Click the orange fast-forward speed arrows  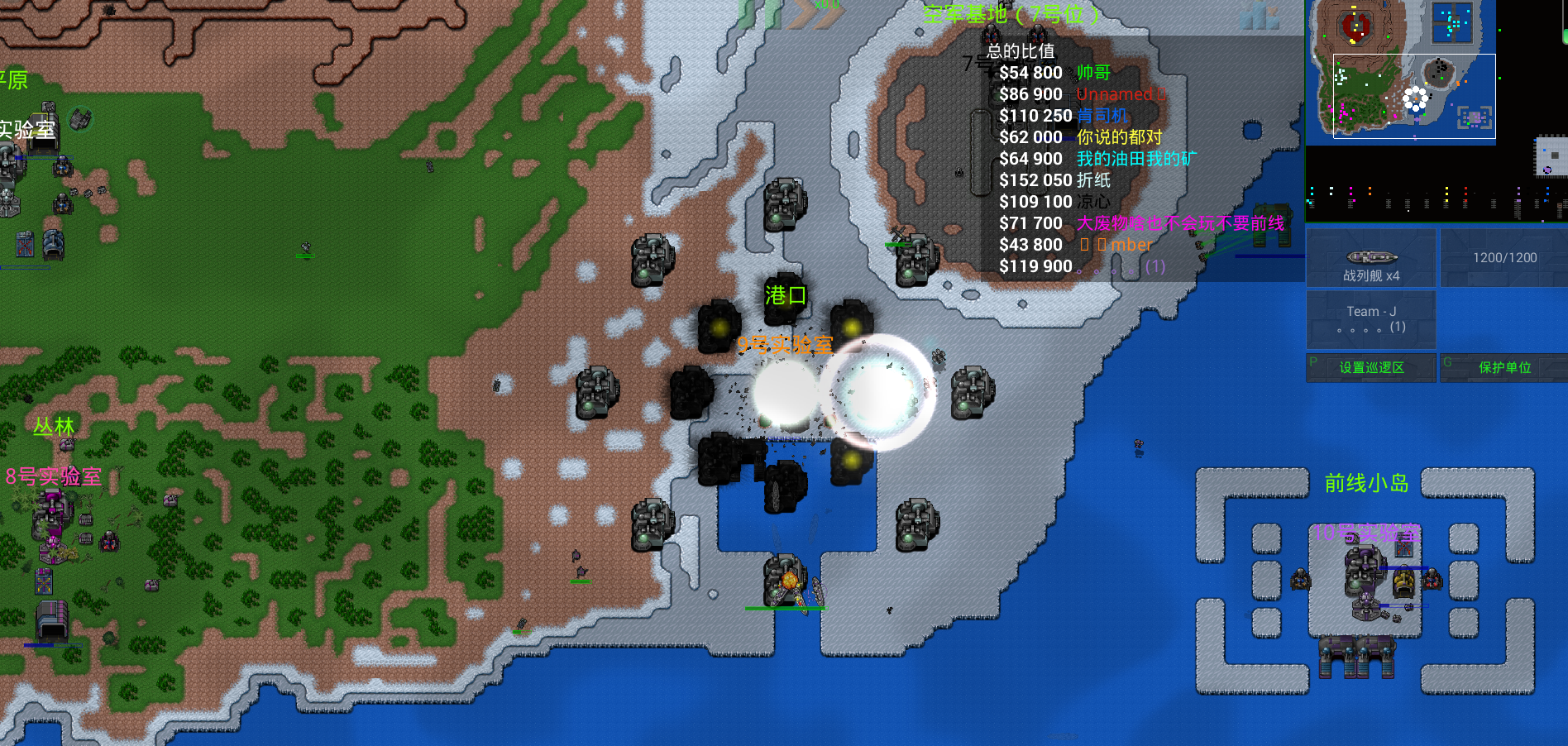coord(814,14)
